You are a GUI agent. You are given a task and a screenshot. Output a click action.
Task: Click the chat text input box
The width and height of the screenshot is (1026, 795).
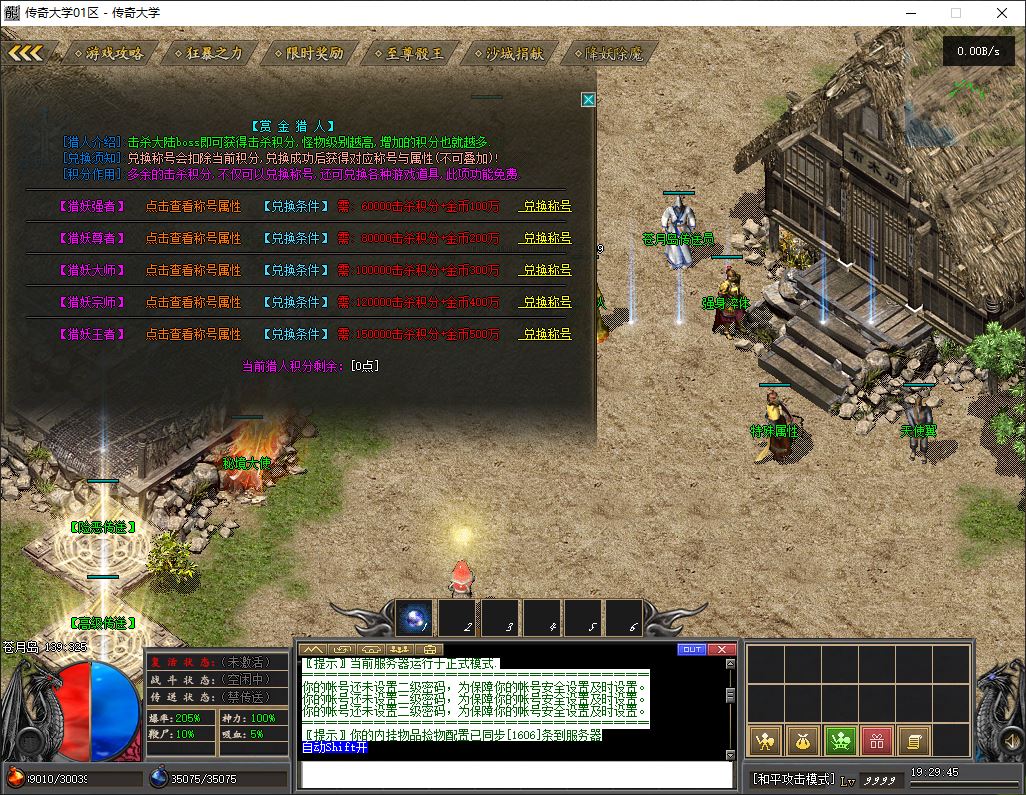coord(517,775)
